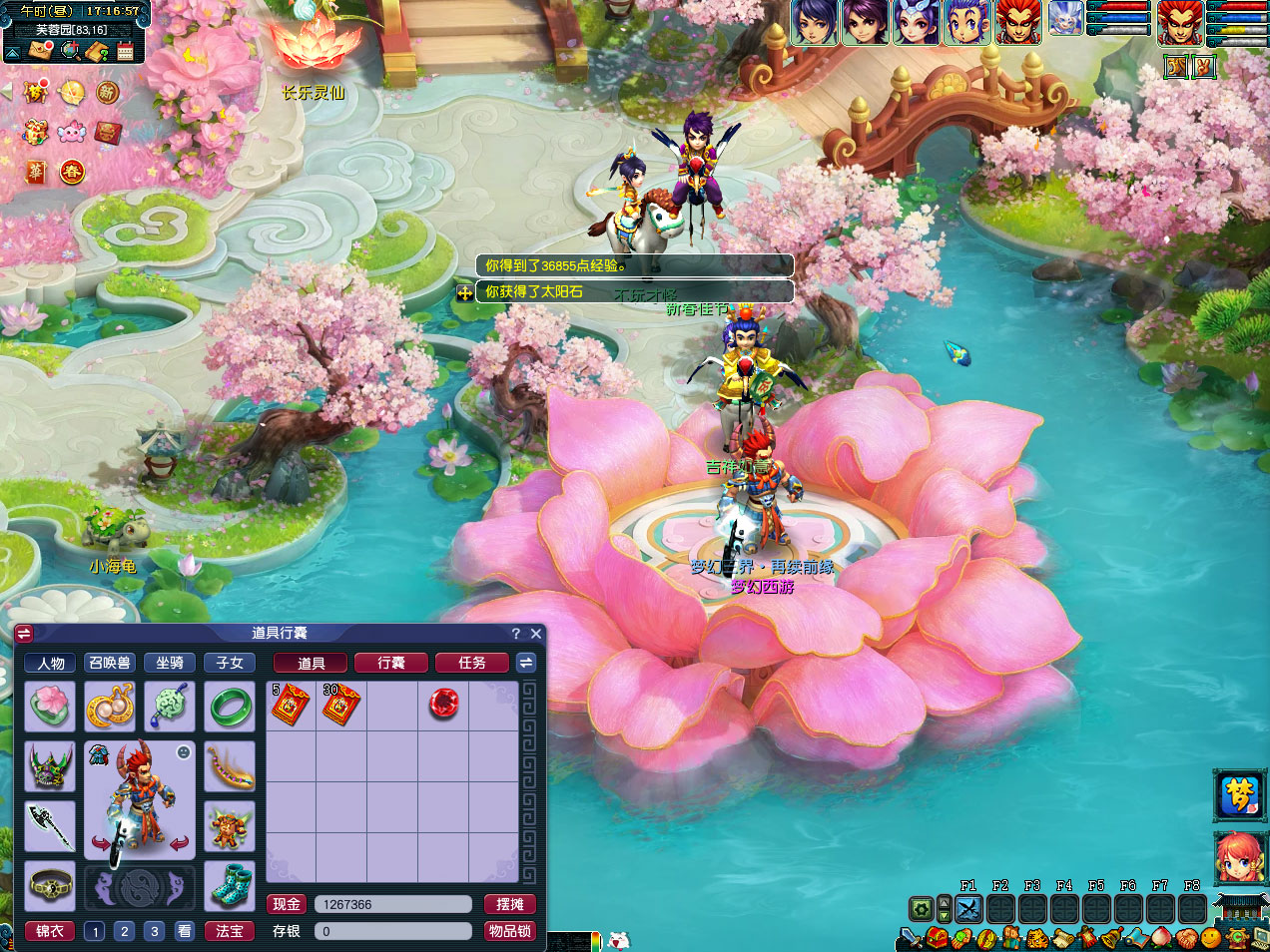Select the red envelope stack of 30
Viewport: 1270px width, 952px height.
point(340,705)
